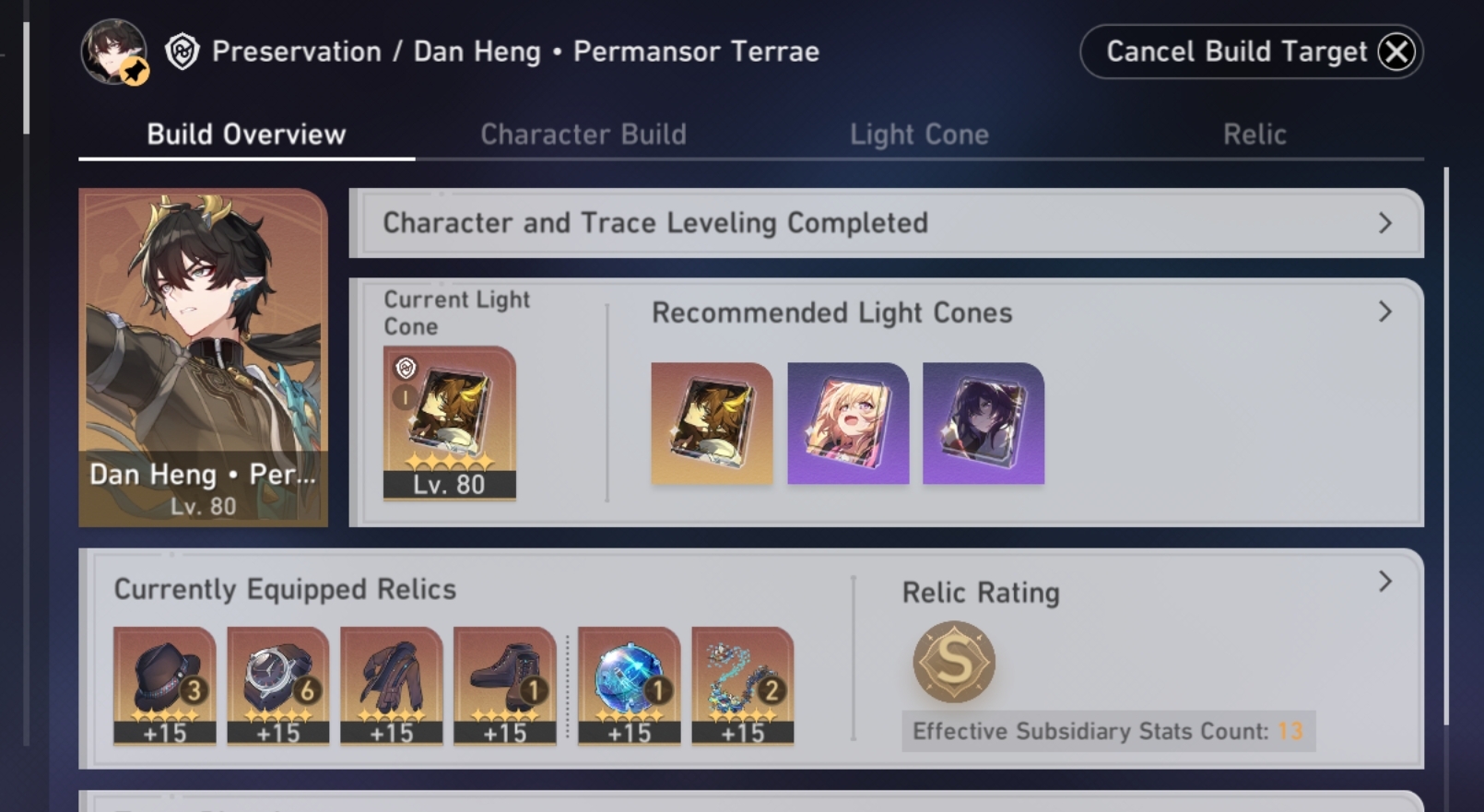Tap the small Dan Heng avatar icon
Screen dimensions: 1484x812
click(x=113, y=52)
